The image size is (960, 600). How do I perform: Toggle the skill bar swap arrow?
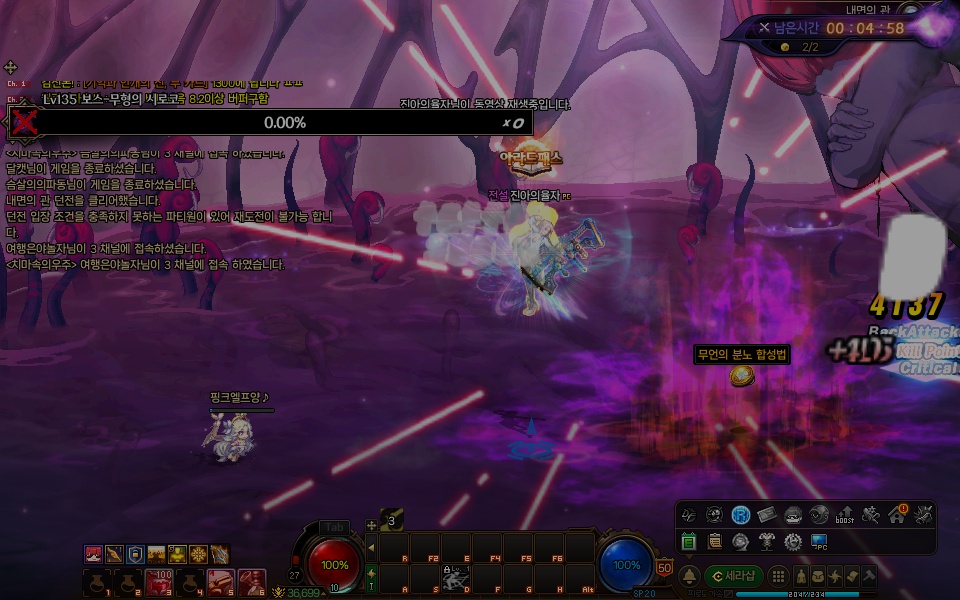click(x=371, y=573)
